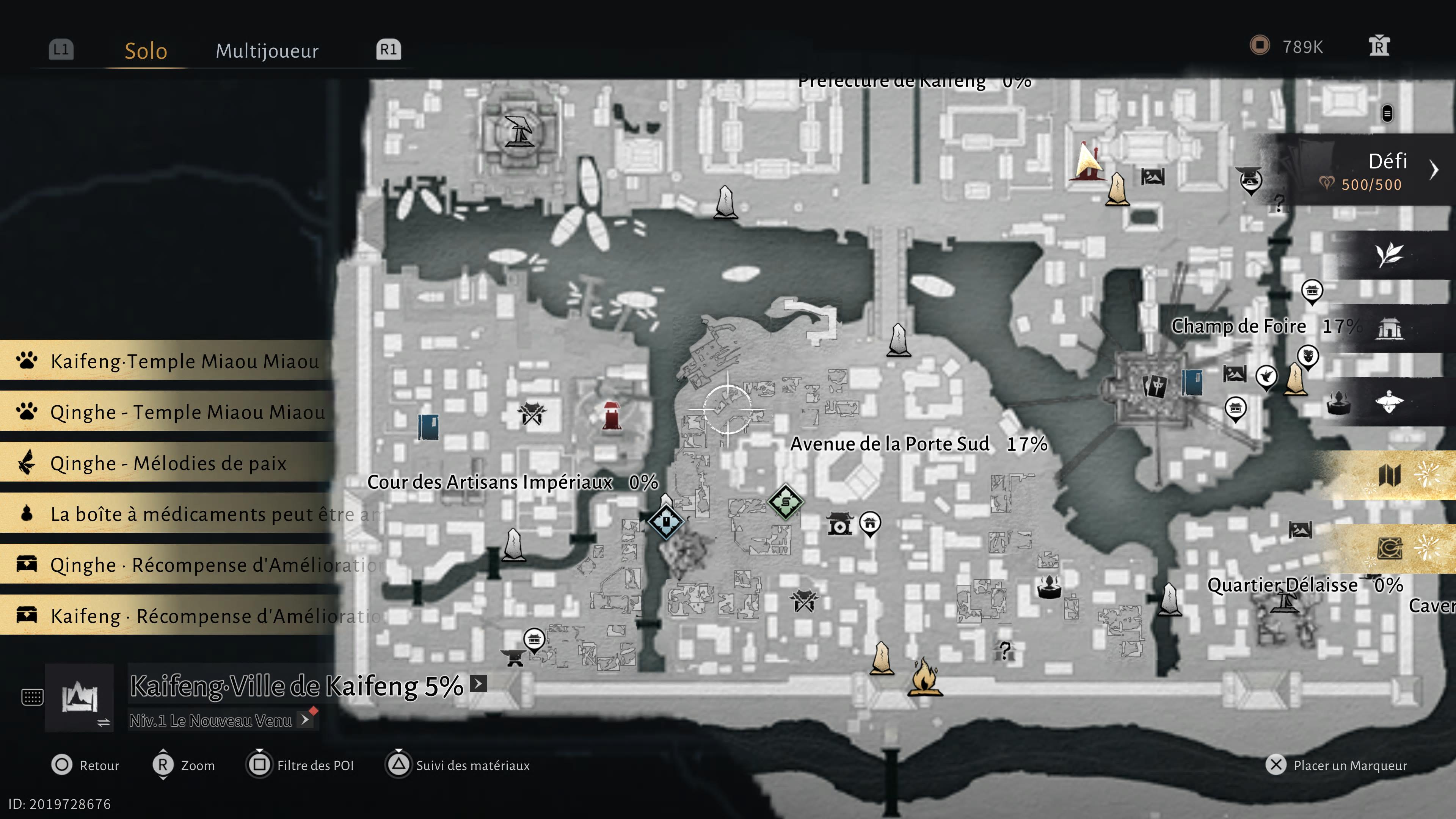Select the red shrine marker on the map
The height and width of the screenshot is (819, 1456).
coord(611,416)
